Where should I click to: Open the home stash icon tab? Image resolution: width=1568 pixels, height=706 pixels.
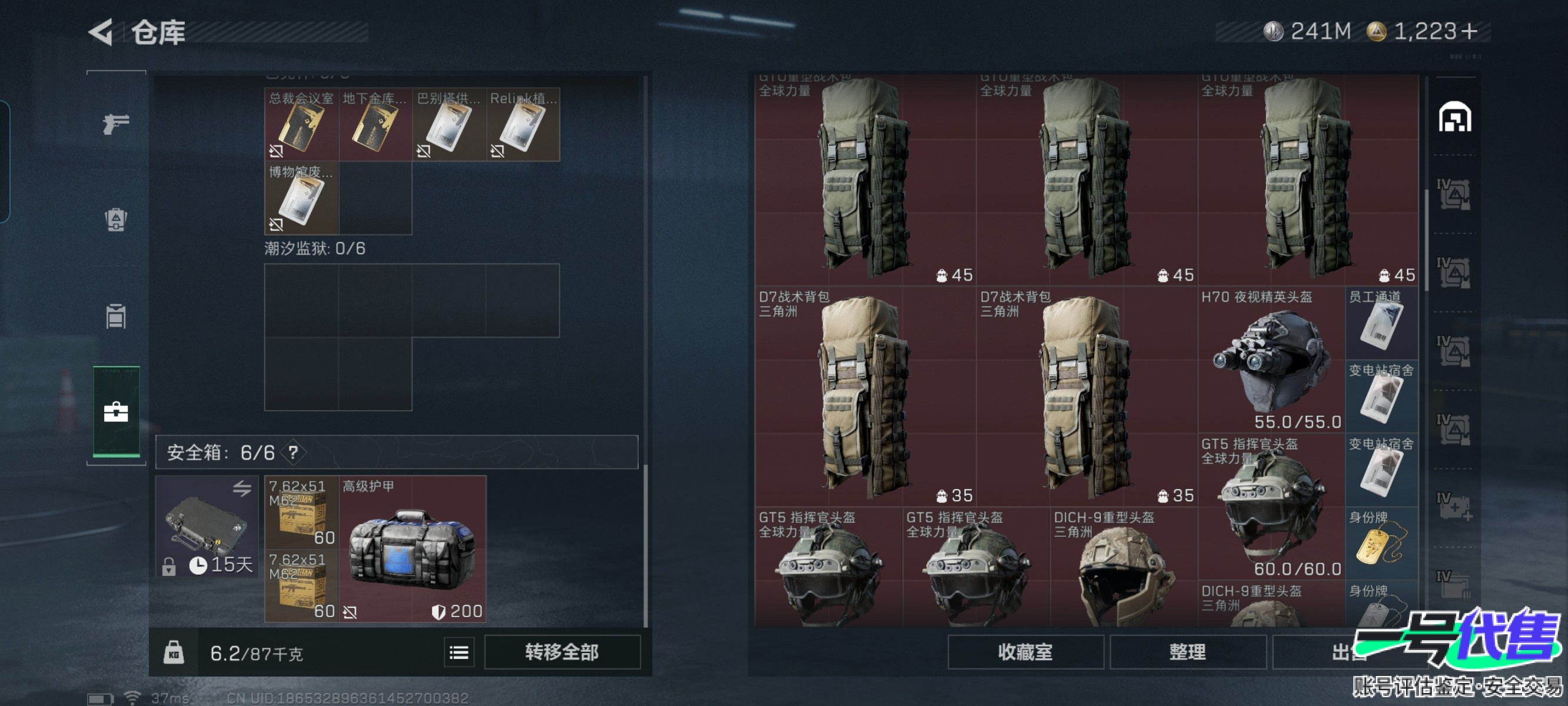coord(1454,117)
